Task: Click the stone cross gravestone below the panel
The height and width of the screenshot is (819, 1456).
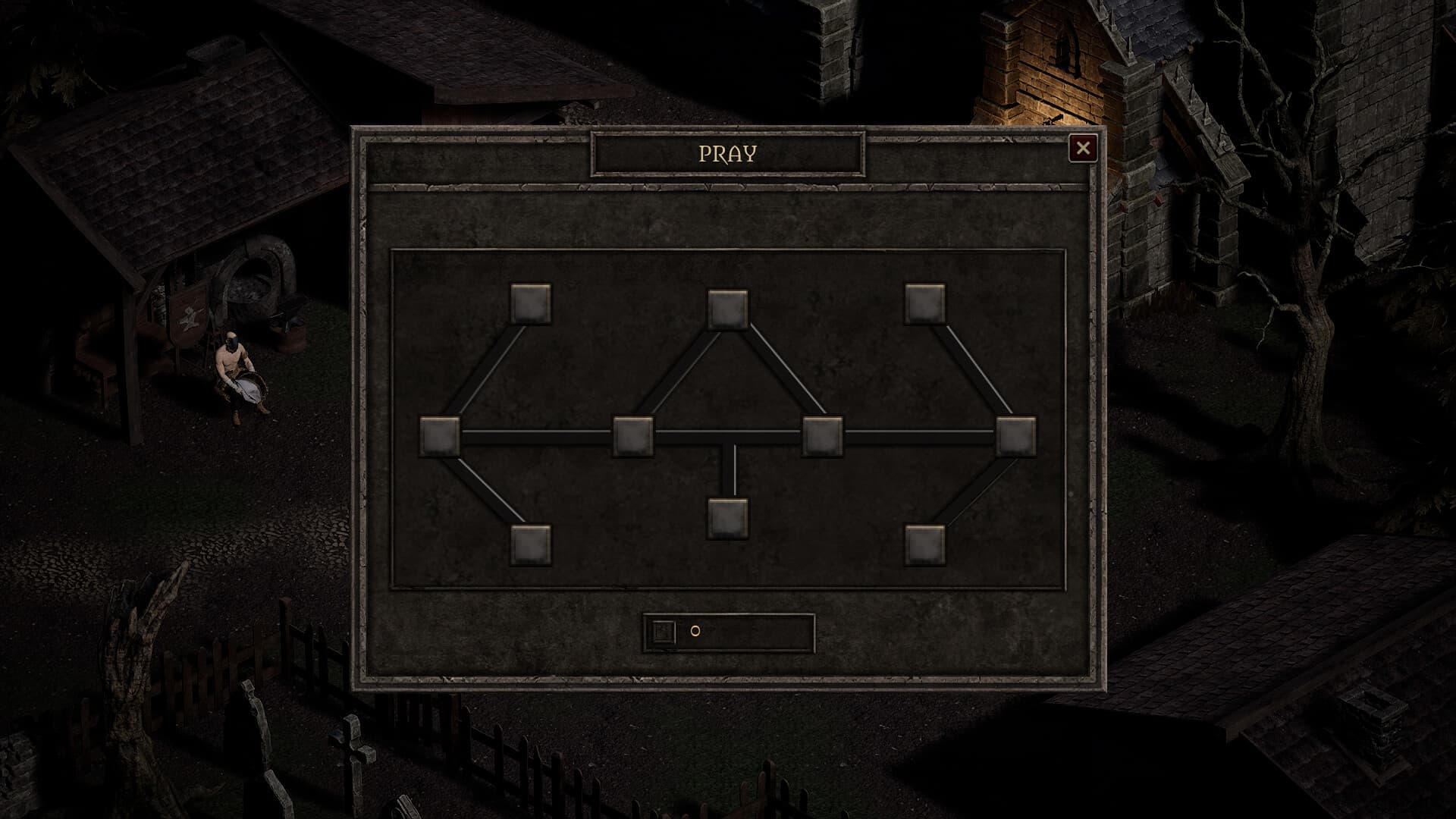Action: coord(355,751)
